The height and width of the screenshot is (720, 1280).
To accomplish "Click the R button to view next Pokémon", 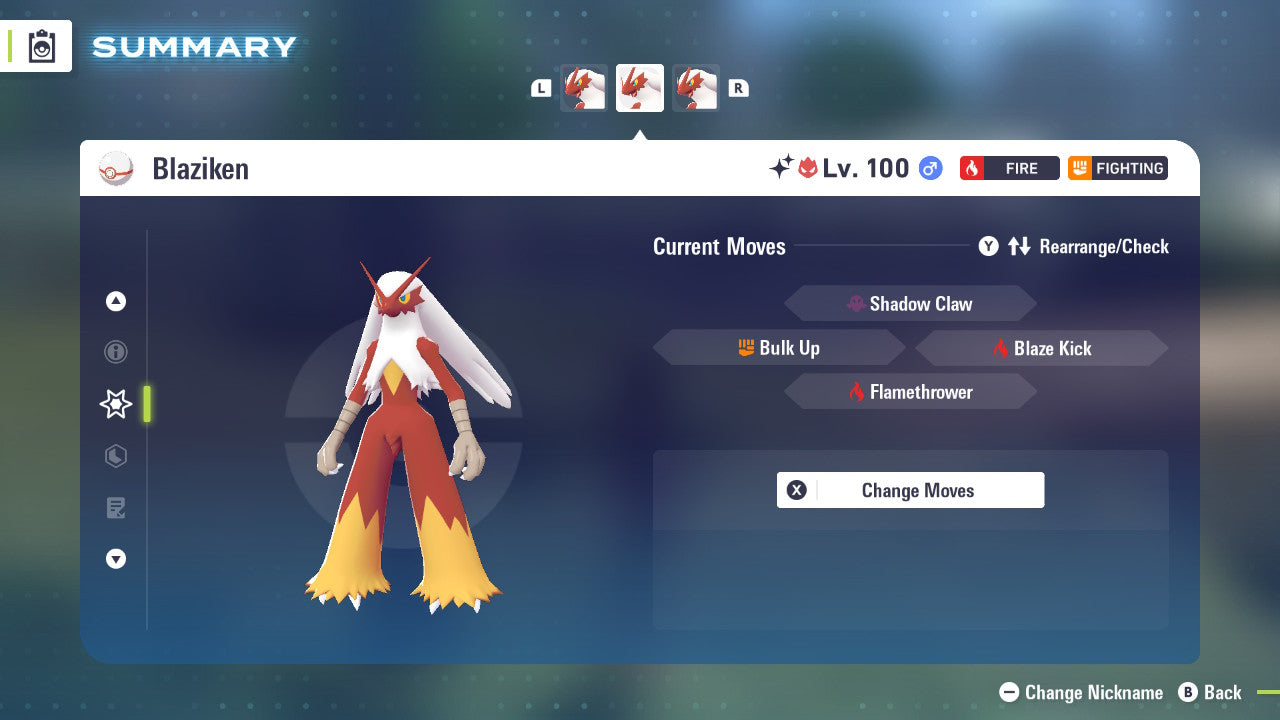I will click(738, 88).
